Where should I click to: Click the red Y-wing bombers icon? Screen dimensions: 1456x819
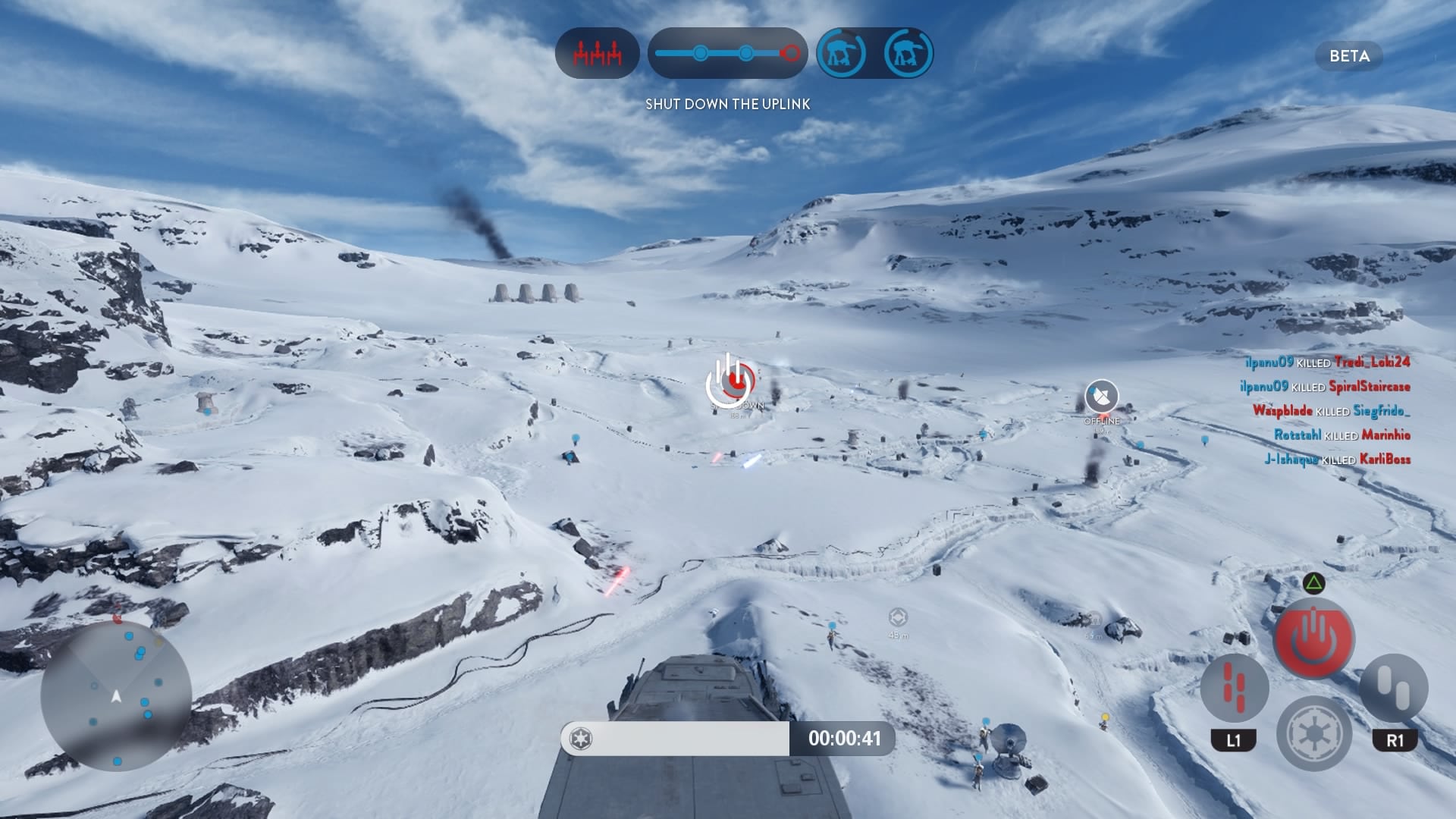tap(597, 53)
